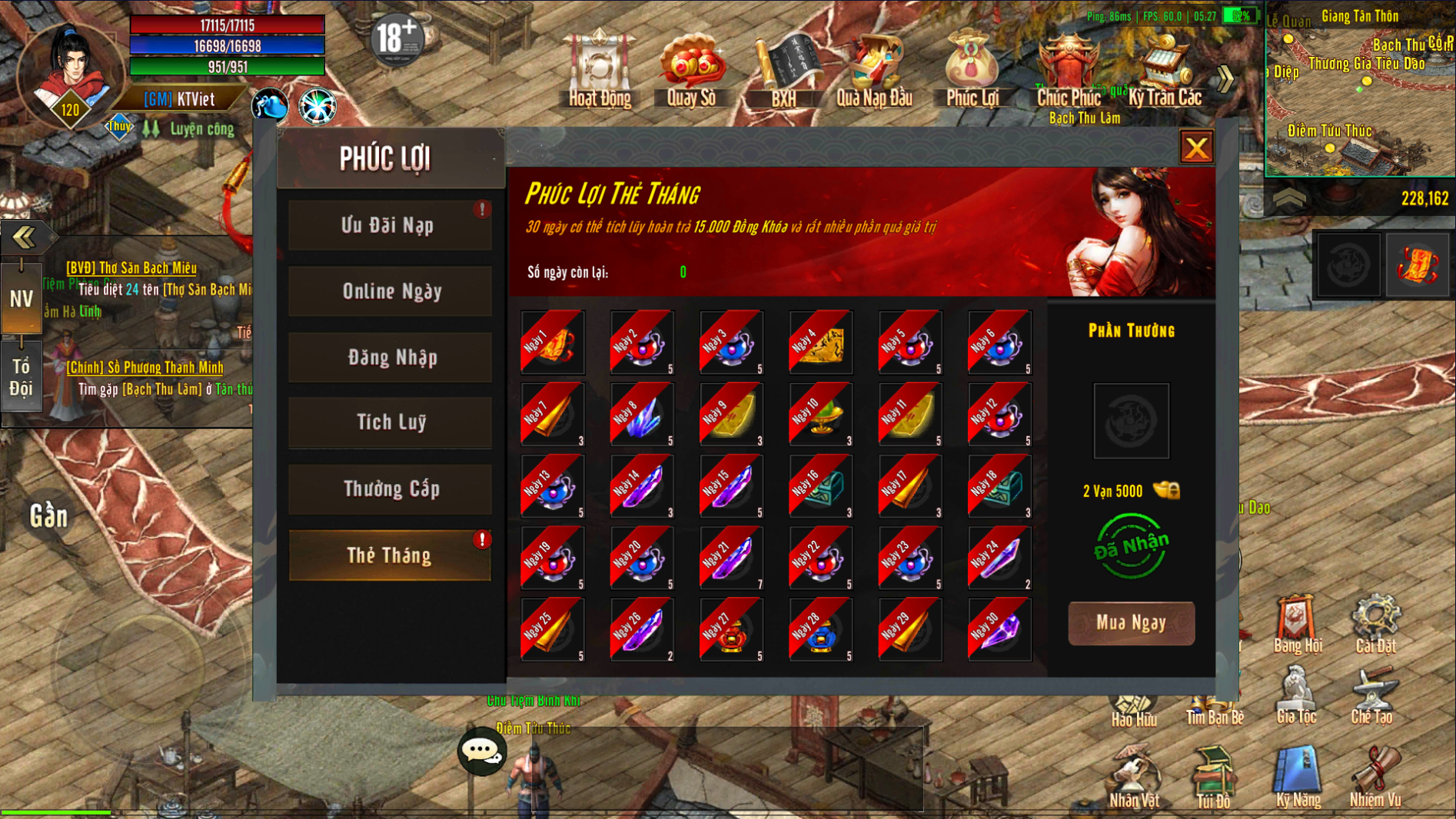Open the BXH ranking board

click(x=783, y=69)
